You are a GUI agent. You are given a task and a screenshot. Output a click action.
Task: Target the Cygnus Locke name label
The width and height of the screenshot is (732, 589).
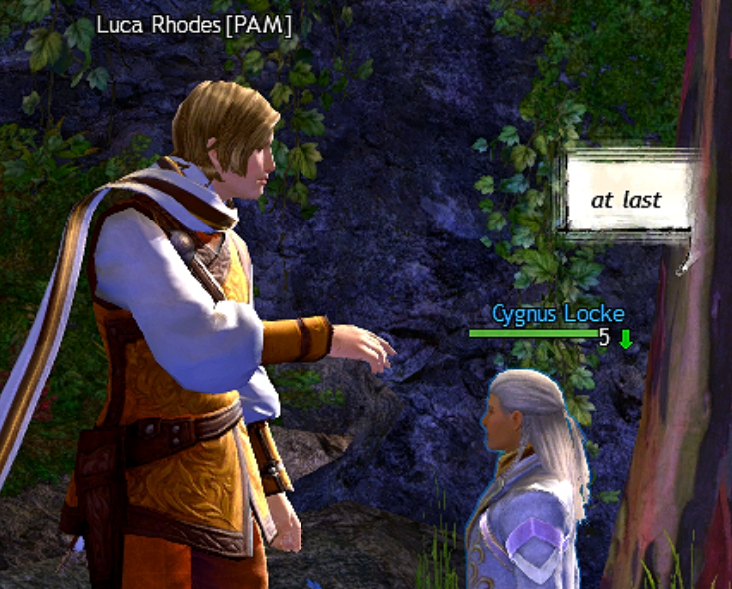coord(558,314)
